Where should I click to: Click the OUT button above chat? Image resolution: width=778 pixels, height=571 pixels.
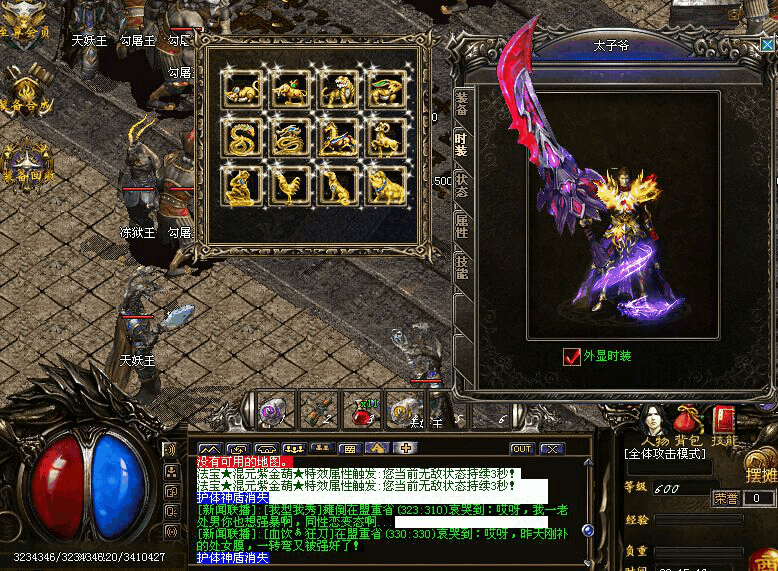[521, 449]
